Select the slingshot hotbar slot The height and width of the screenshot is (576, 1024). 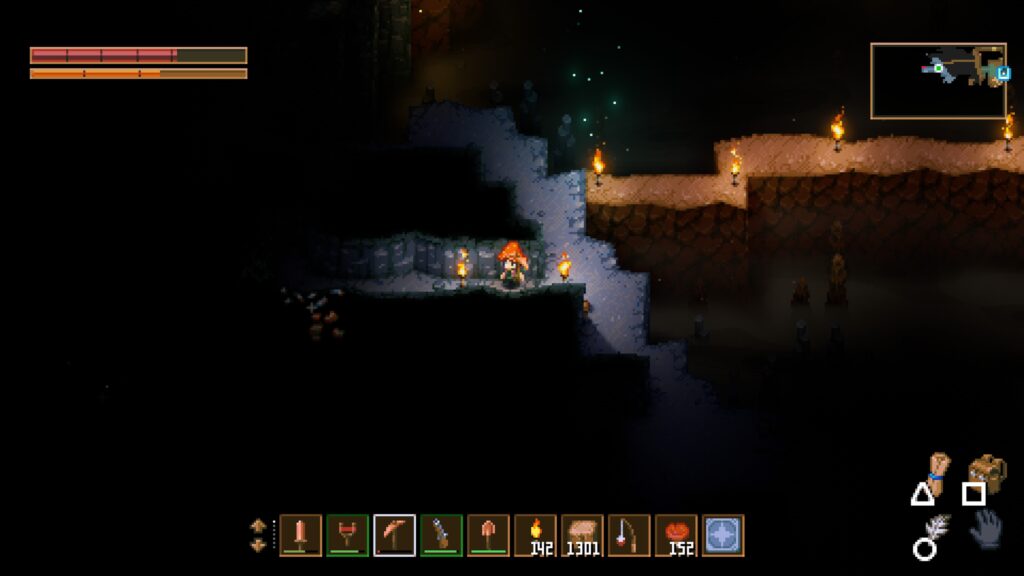coord(347,535)
